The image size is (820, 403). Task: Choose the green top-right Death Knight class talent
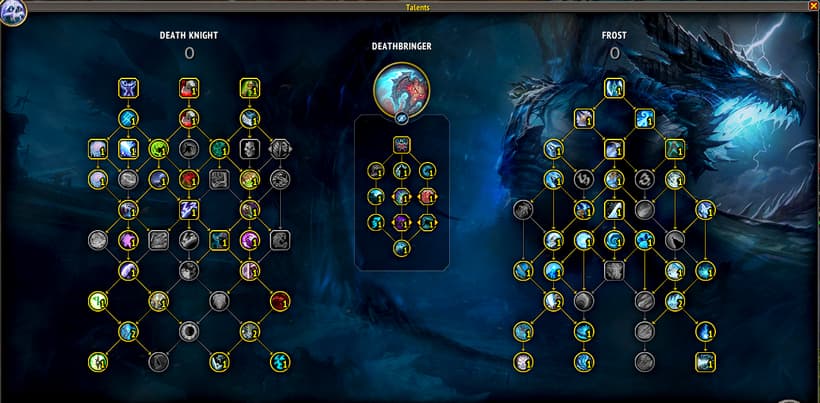click(x=249, y=88)
